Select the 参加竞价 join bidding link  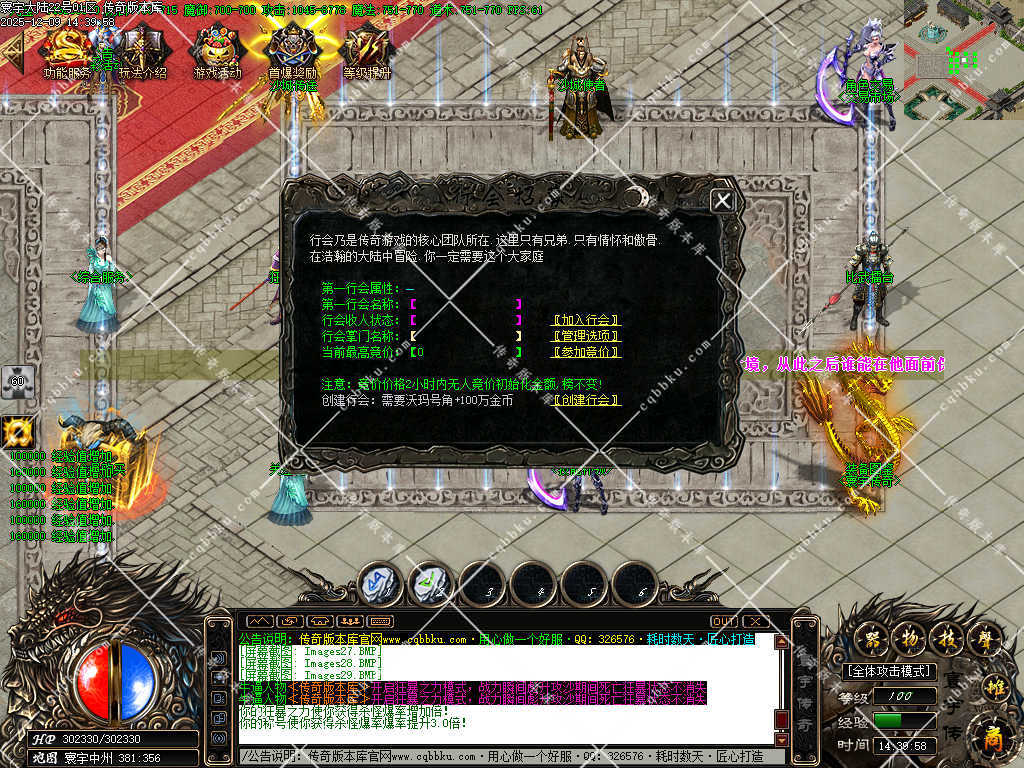[x=587, y=352]
